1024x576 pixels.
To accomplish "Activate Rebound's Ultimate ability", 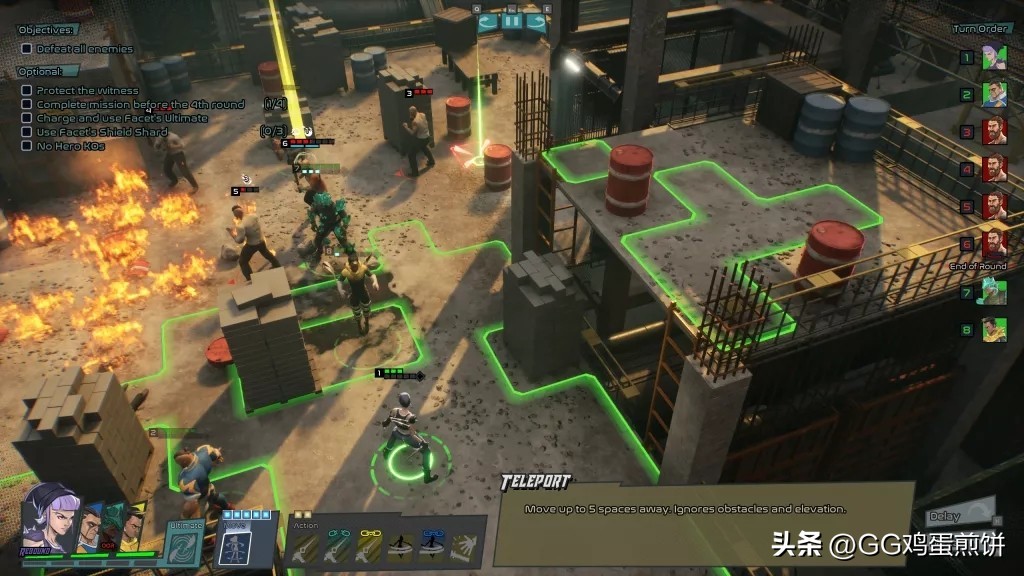I will tap(186, 546).
